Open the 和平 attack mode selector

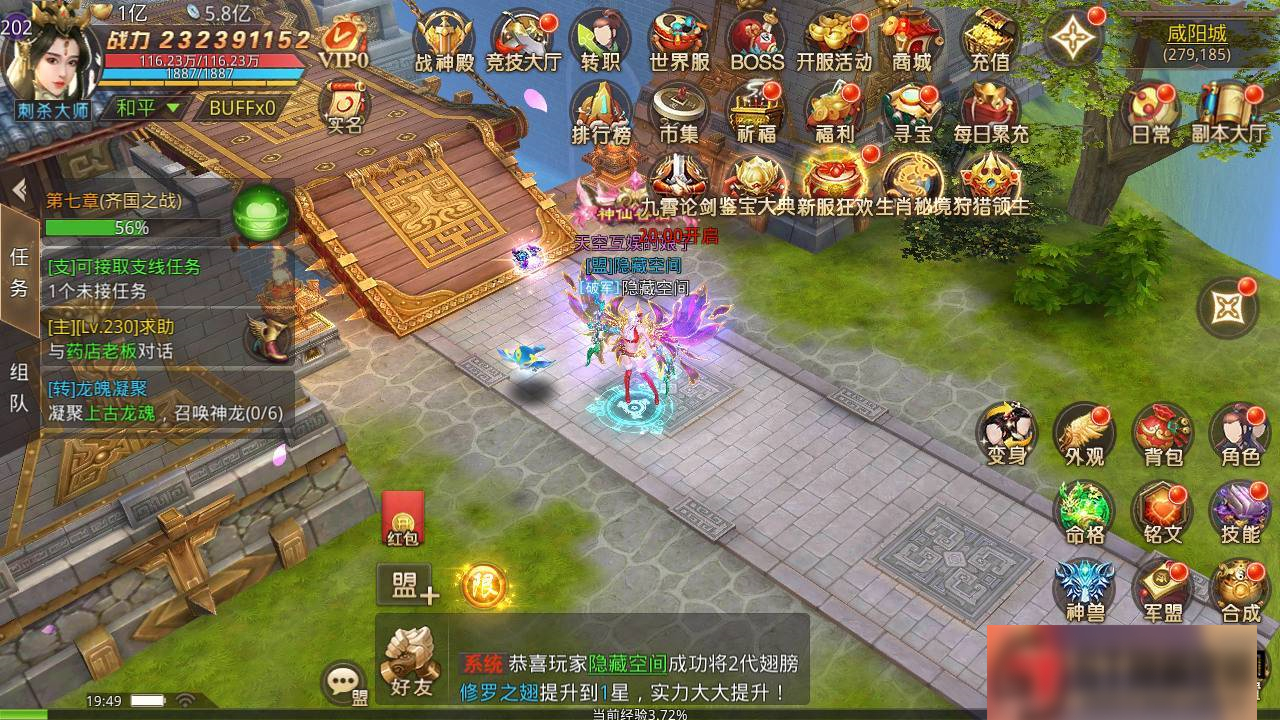(x=147, y=104)
